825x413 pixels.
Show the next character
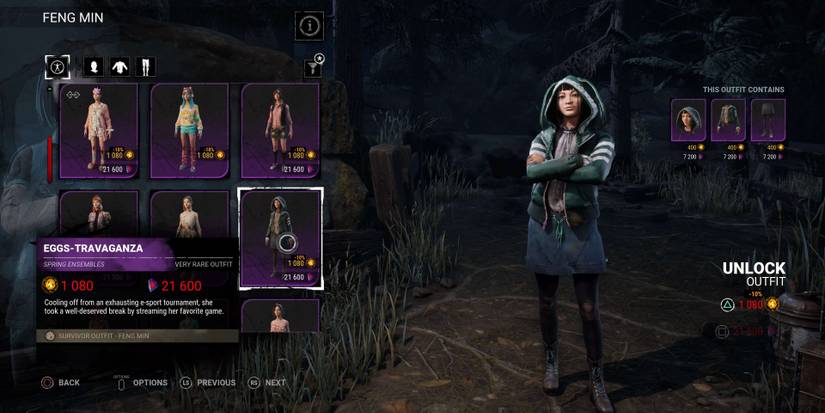coord(267,382)
